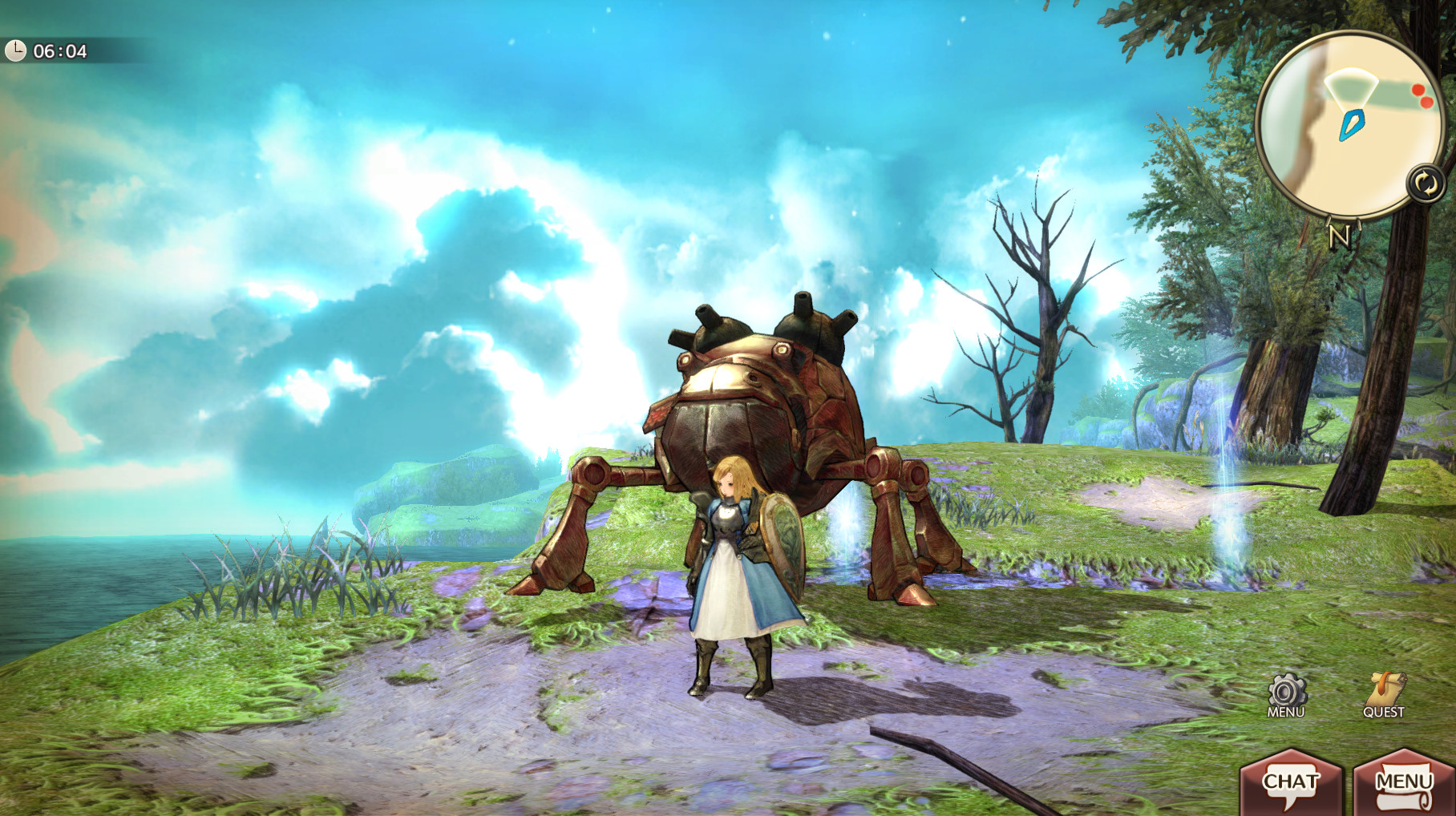Open the red MENU scroll button
Image resolution: width=1456 pixels, height=816 pixels.
[1403, 783]
